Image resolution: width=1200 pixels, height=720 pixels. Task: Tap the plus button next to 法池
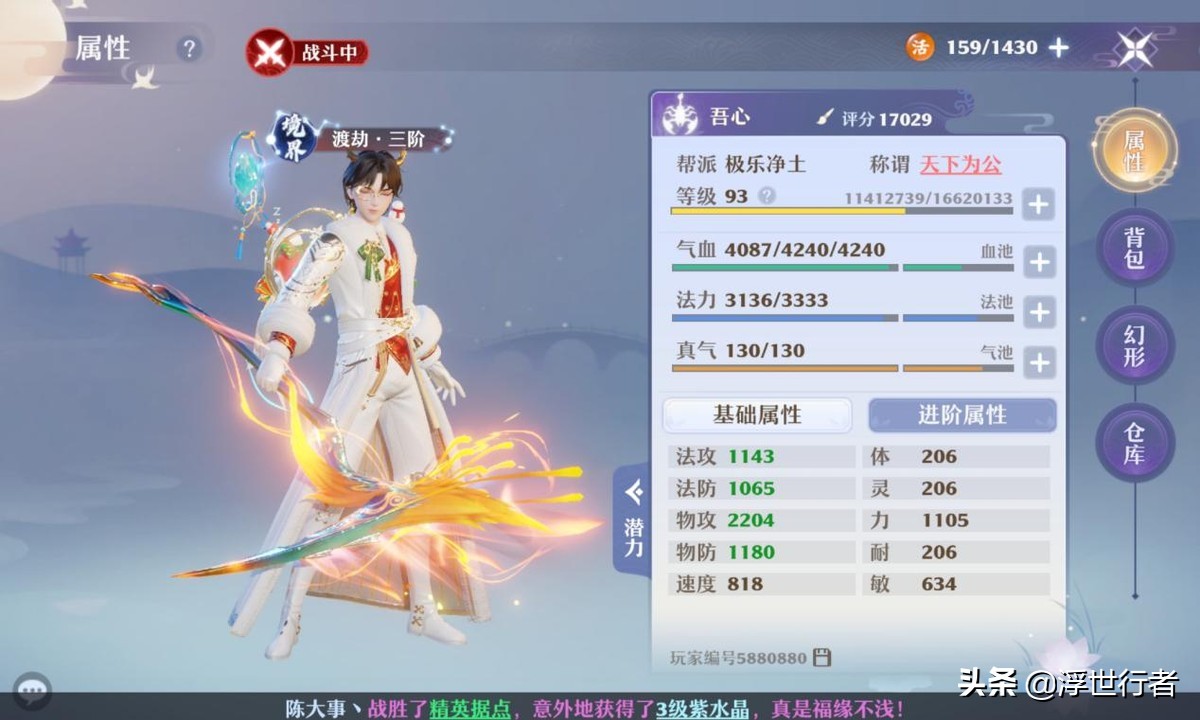(x=1039, y=312)
